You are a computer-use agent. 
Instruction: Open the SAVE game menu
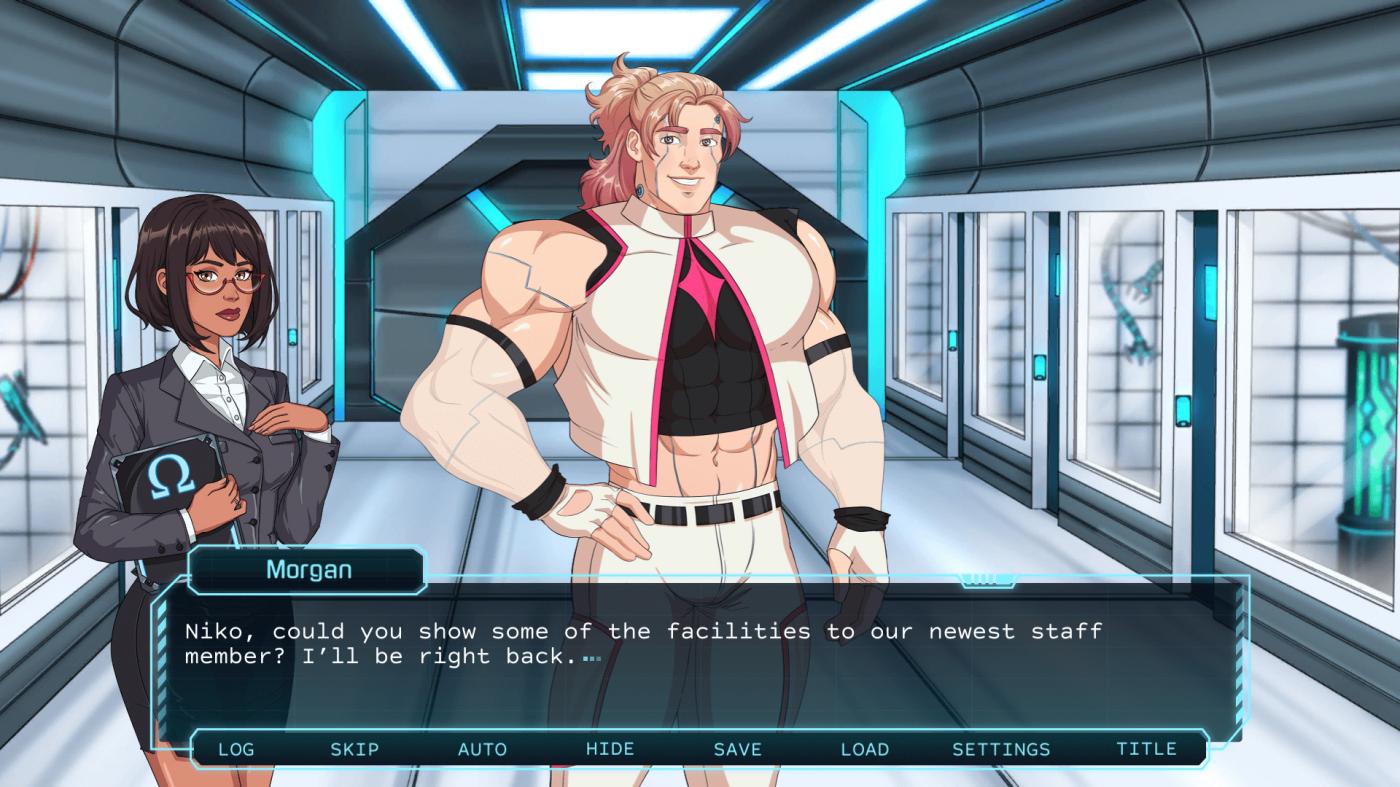pyautogui.click(x=737, y=749)
